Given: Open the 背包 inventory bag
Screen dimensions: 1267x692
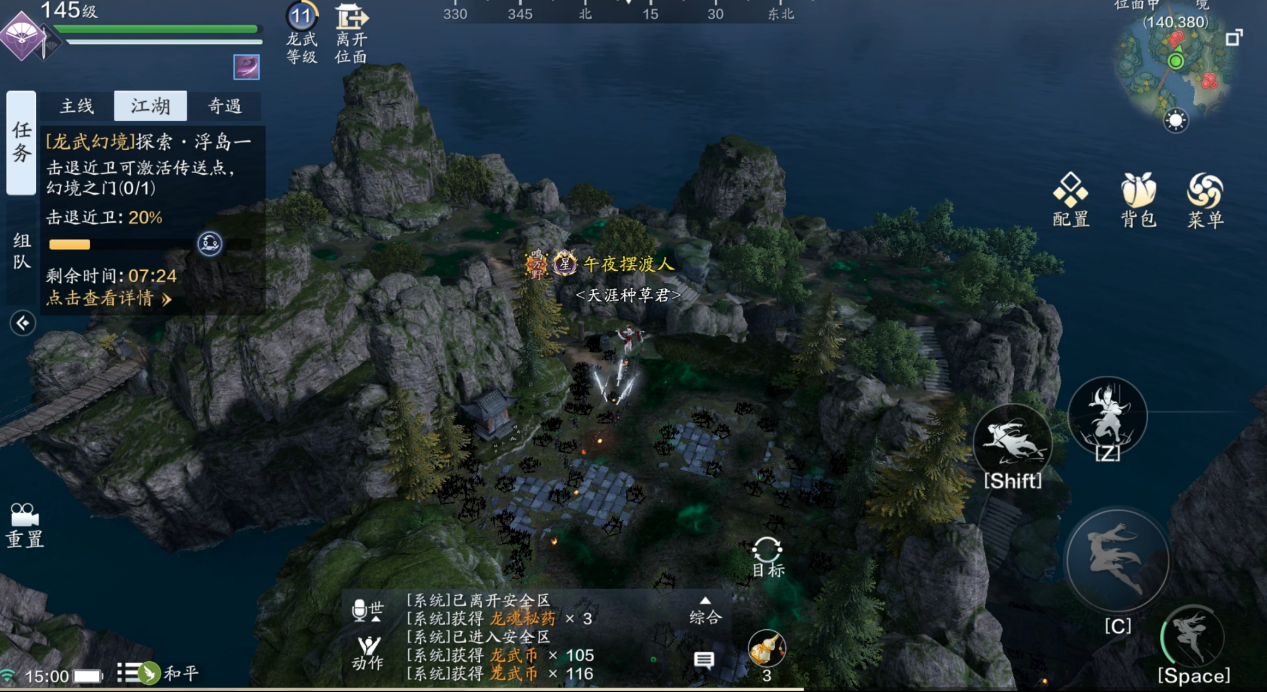Looking at the screenshot, I should coord(1138,199).
